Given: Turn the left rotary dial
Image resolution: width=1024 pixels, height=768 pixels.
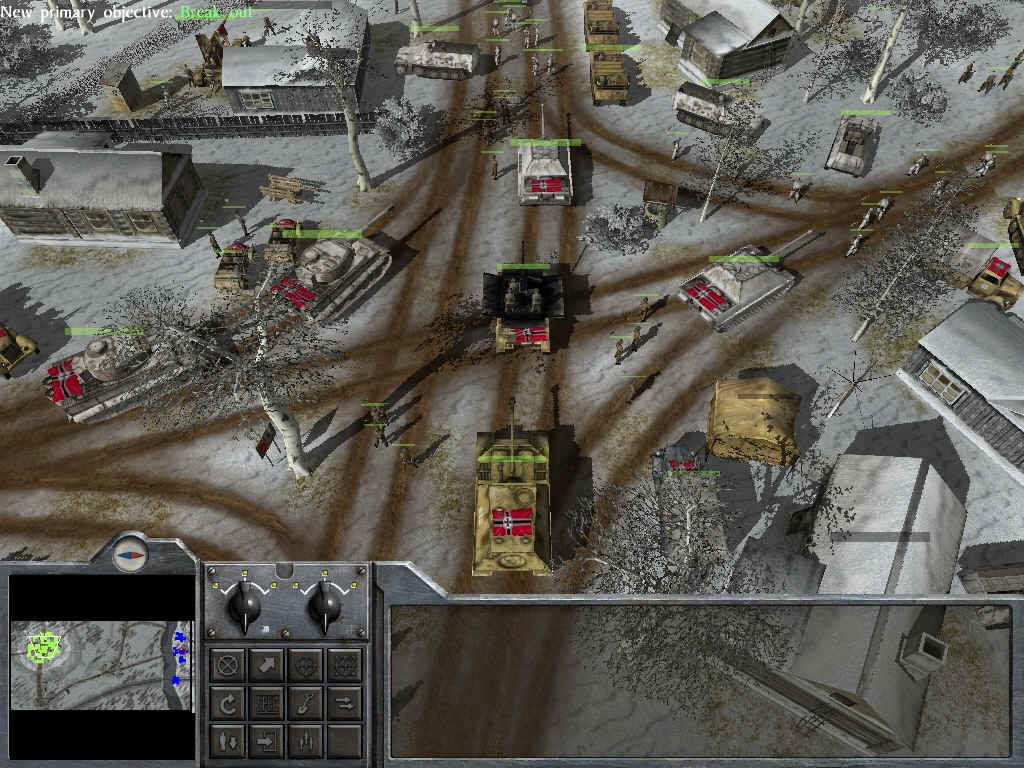Looking at the screenshot, I should 244,604.
